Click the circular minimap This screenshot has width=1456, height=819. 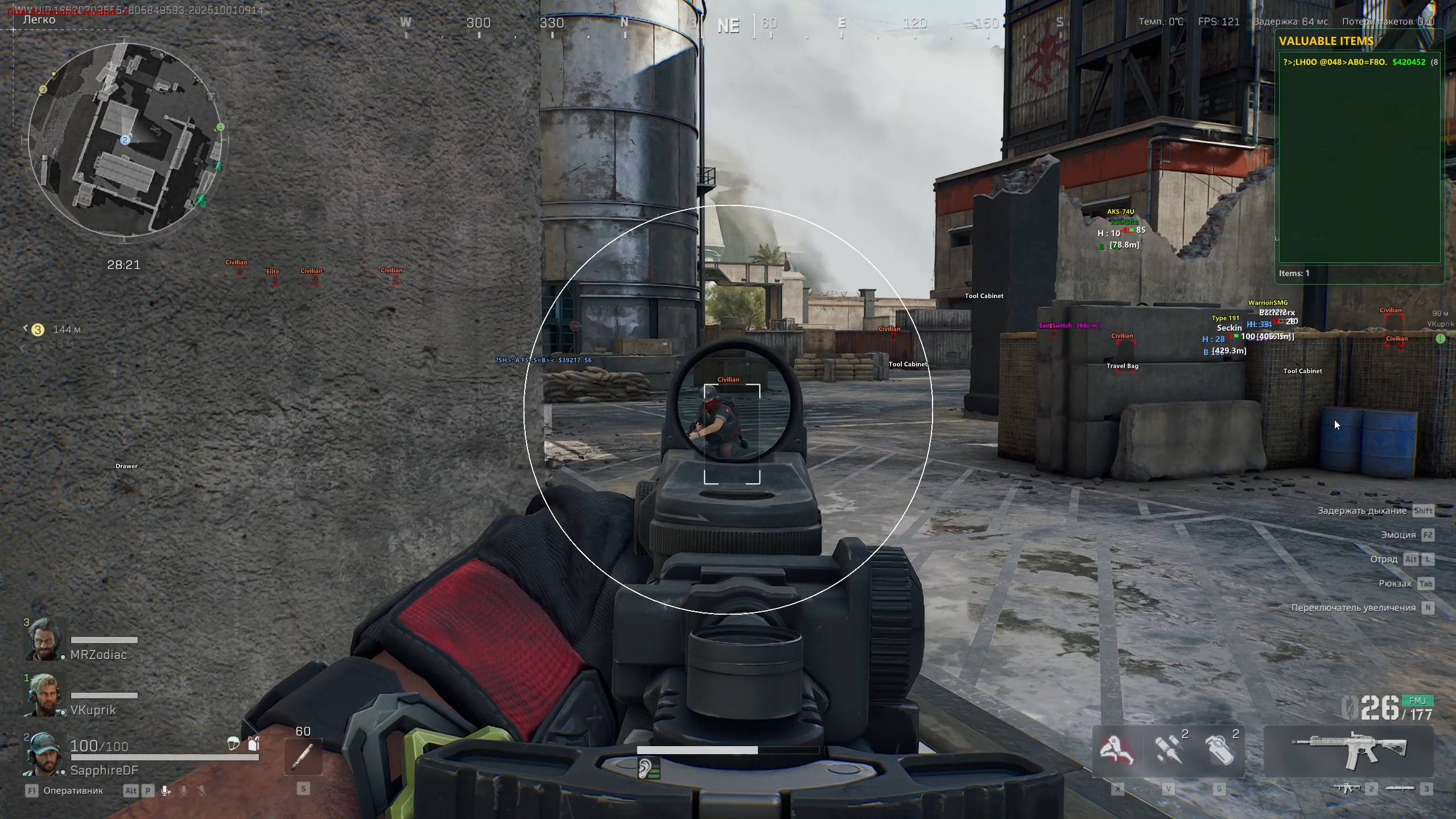click(126, 140)
